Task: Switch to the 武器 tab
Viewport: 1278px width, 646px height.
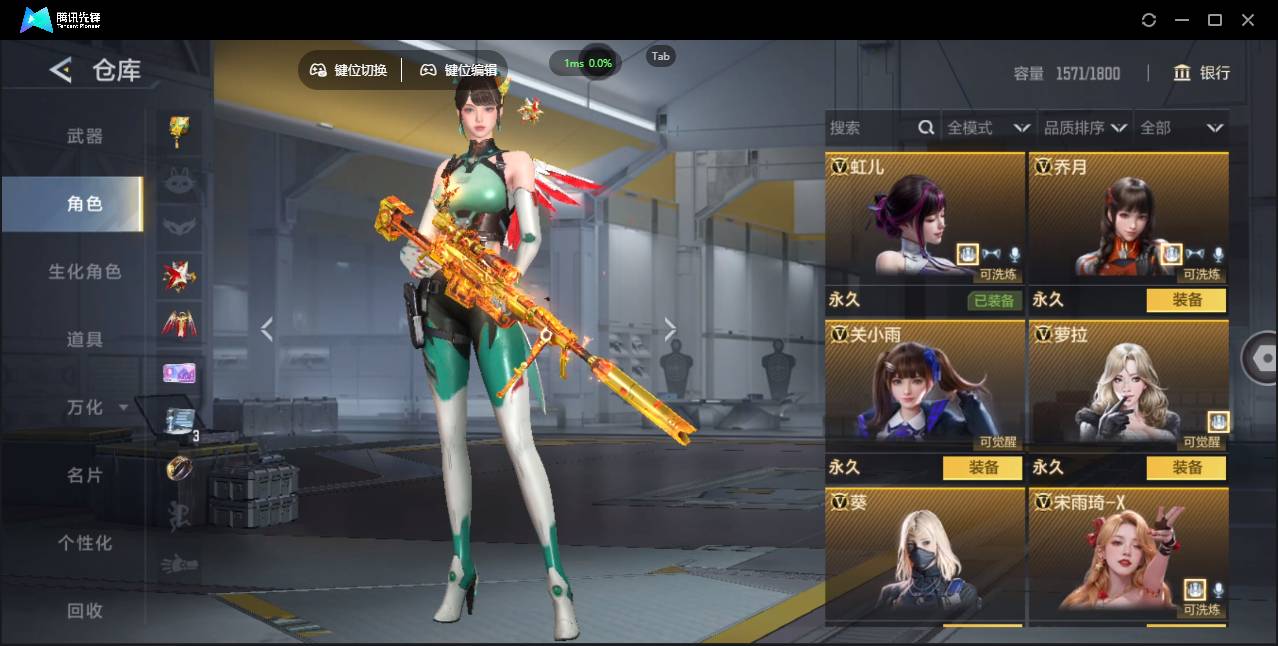Action: (x=84, y=136)
